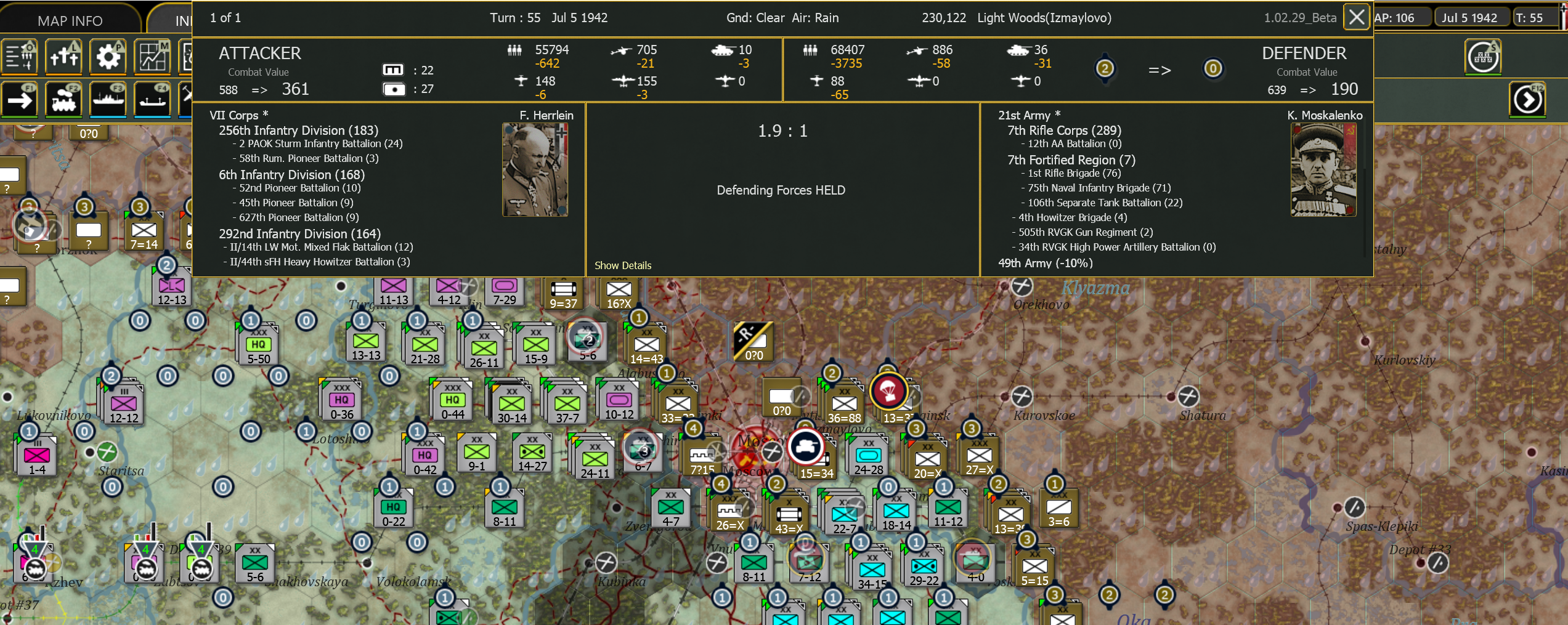The image size is (1568, 625).
Task: Click the airbase symbol near Orekhovo
Action: (x=1023, y=285)
